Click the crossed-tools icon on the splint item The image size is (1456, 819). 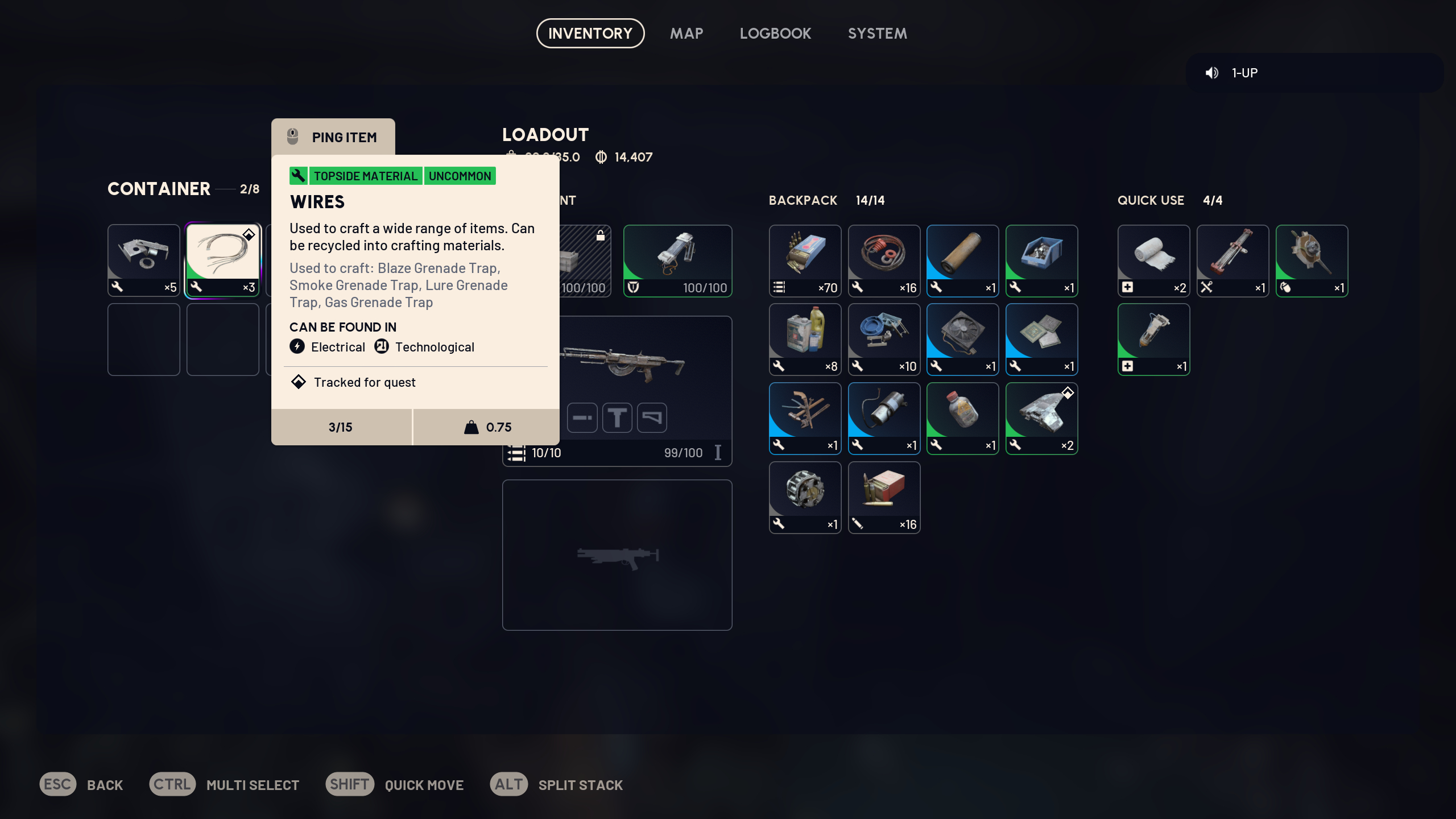[x=1207, y=288]
